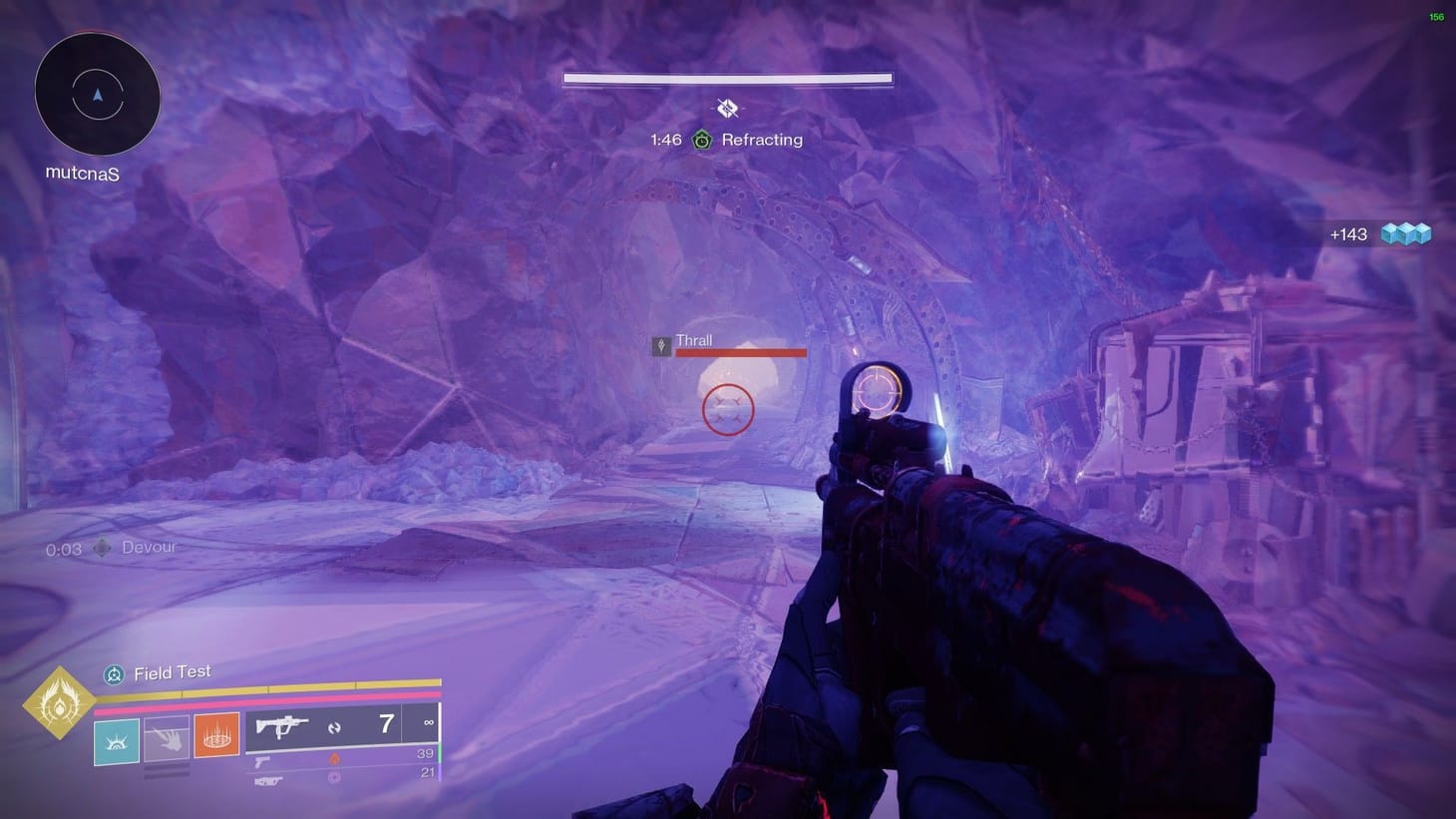1456x819 pixels.
Task: Click the purple heavy ammo icon
Action: (x=333, y=779)
